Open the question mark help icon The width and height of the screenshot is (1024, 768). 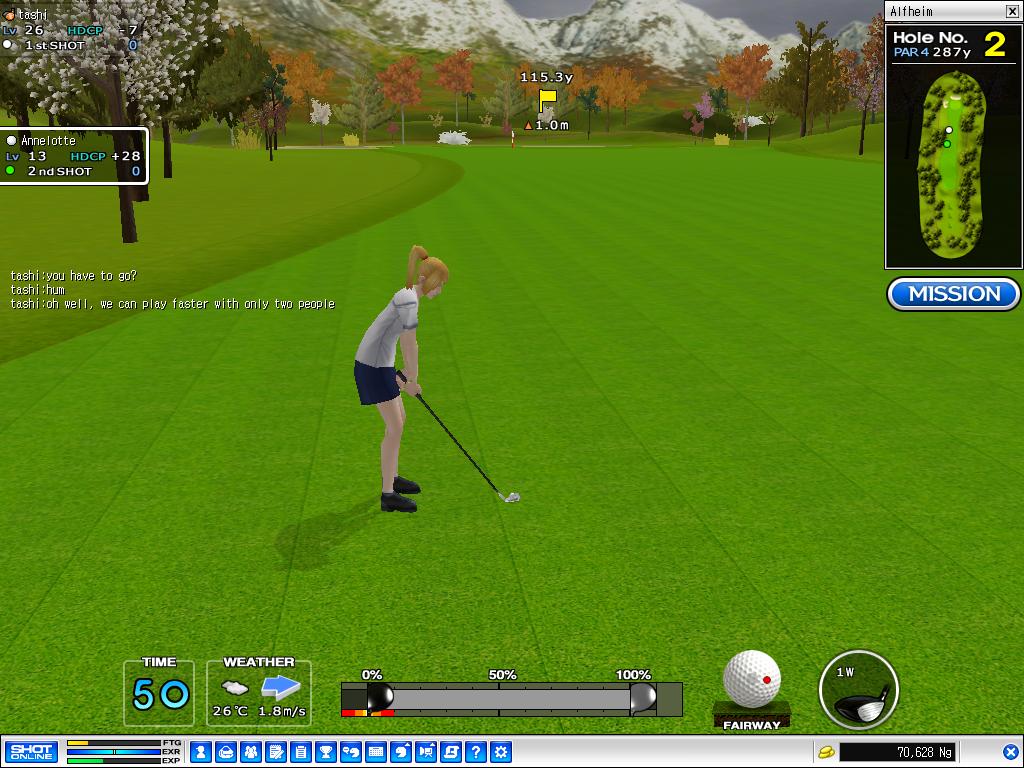[x=476, y=751]
